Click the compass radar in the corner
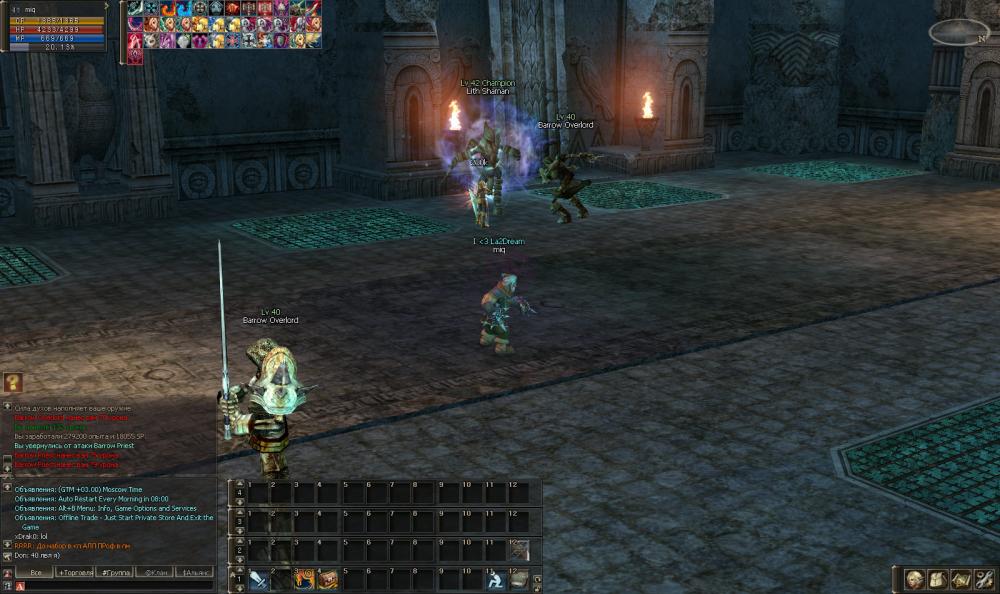This screenshot has width=1000, height=594. click(958, 32)
